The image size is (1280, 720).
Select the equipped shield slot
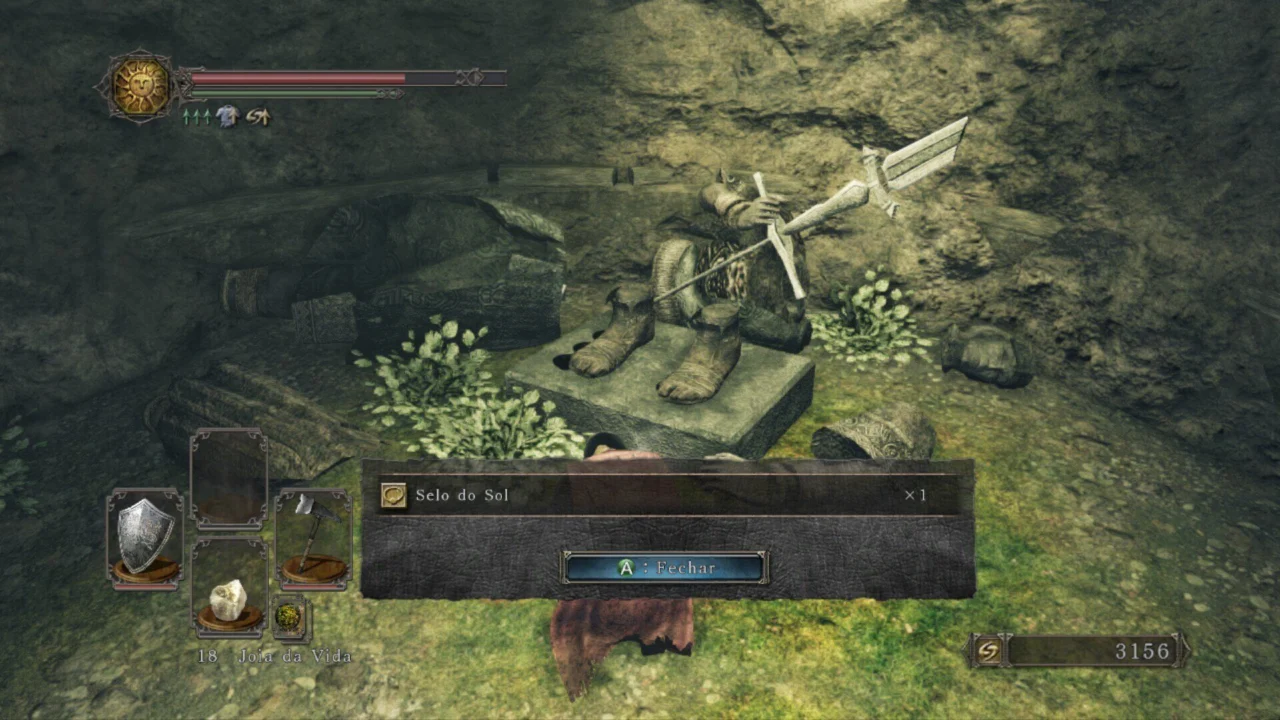145,537
